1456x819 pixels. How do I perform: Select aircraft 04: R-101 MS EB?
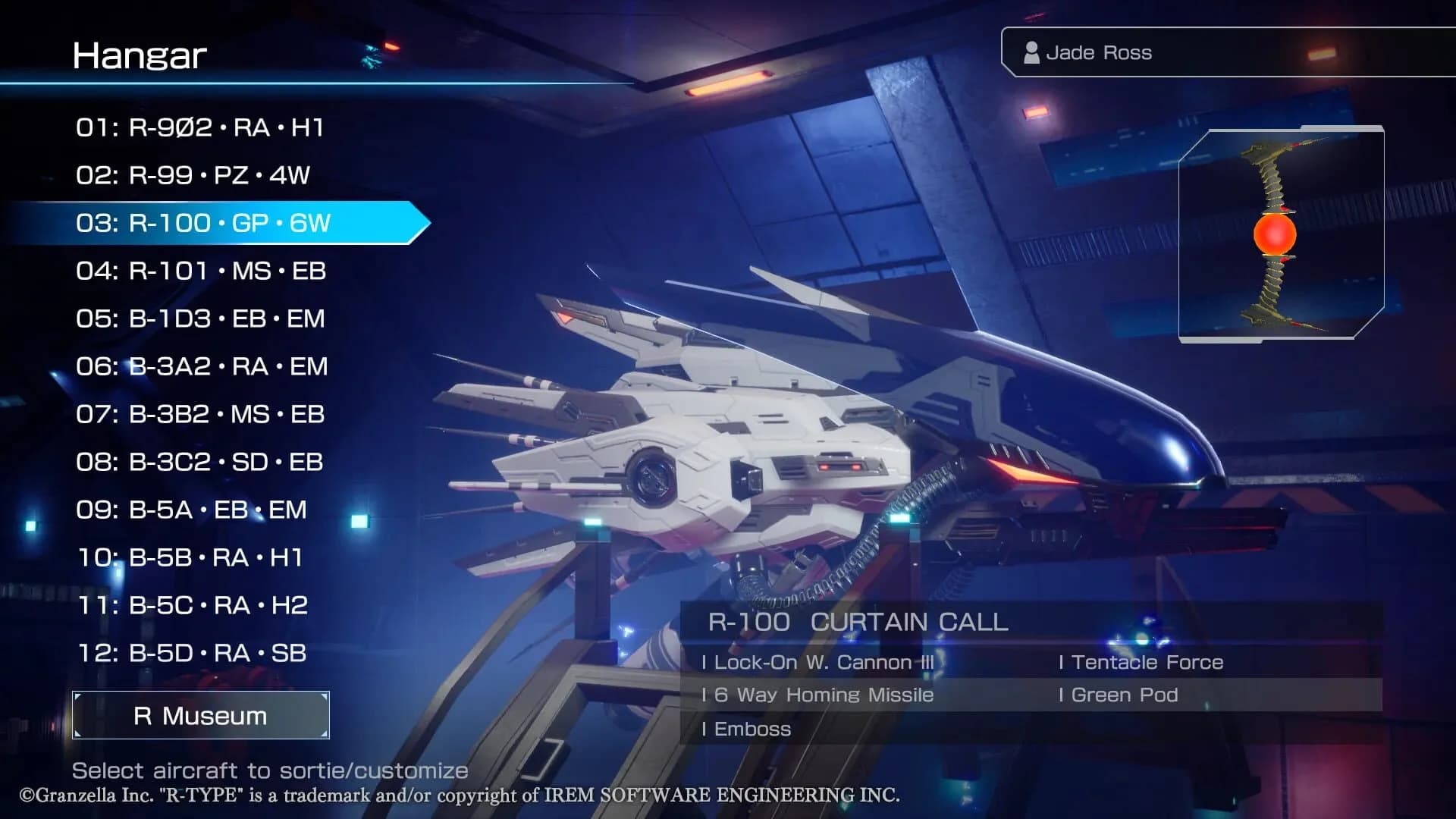coord(201,271)
